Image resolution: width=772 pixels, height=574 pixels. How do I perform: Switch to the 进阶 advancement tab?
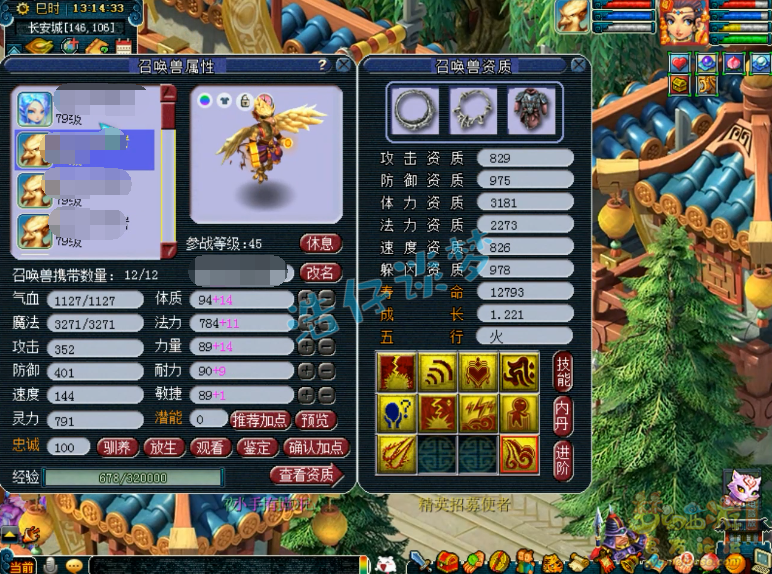click(x=563, y=458)
